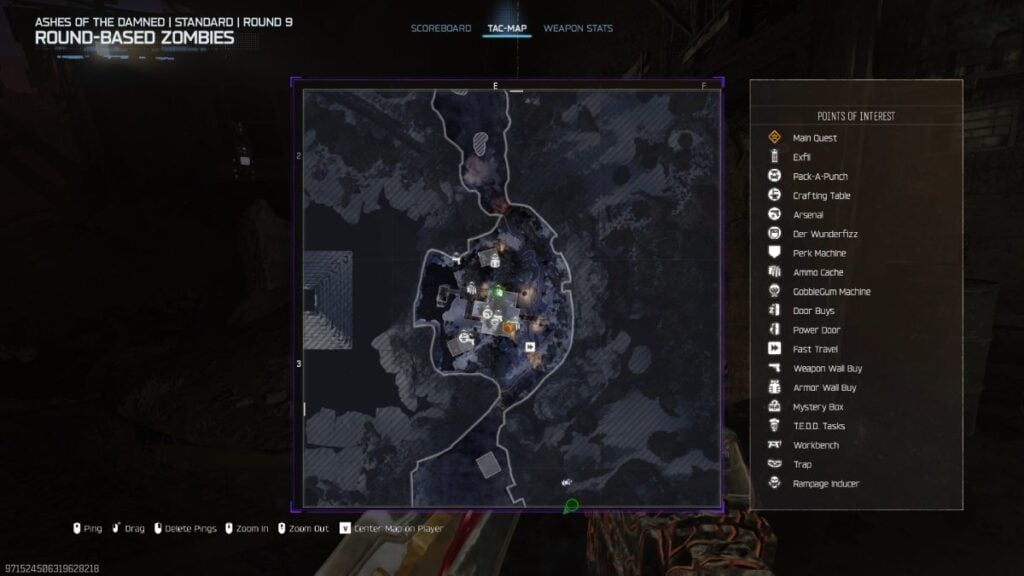Choose the Perk Machine legend entry

[x=819, y=253]
